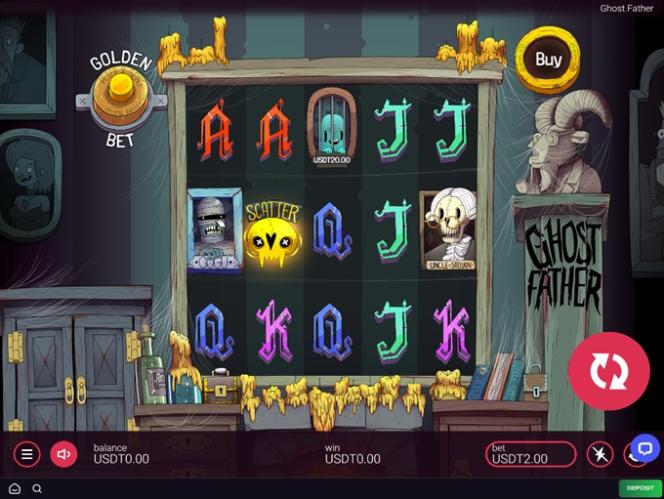Screen dimensions: 664x499
Task: Open the live chat support bubble
Action: point(644,449)
